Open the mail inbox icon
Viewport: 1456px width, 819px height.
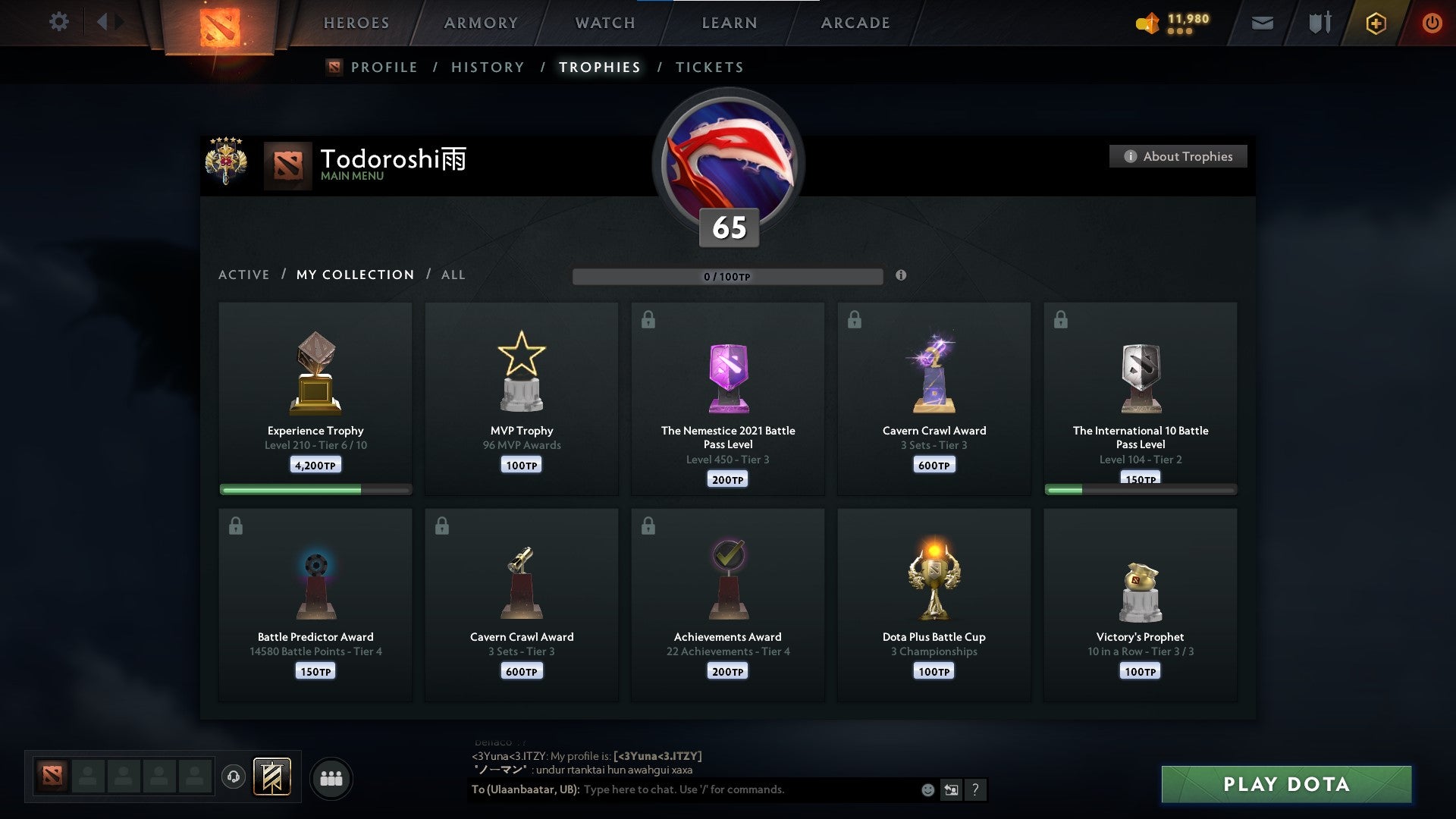(x=1263, y=23)
